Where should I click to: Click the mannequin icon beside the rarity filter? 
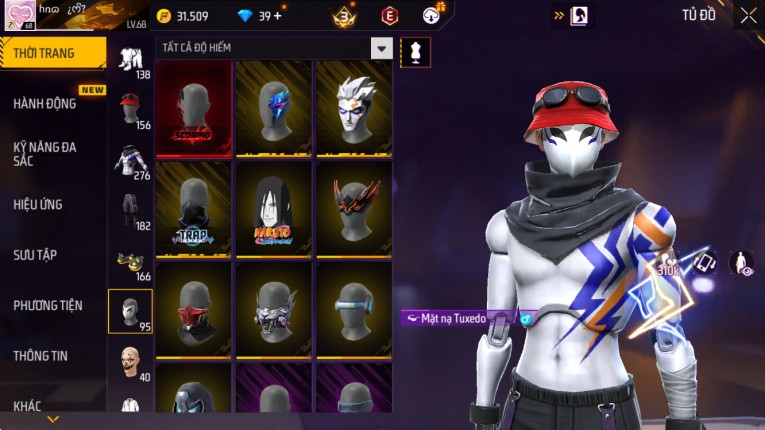point(410,51)
